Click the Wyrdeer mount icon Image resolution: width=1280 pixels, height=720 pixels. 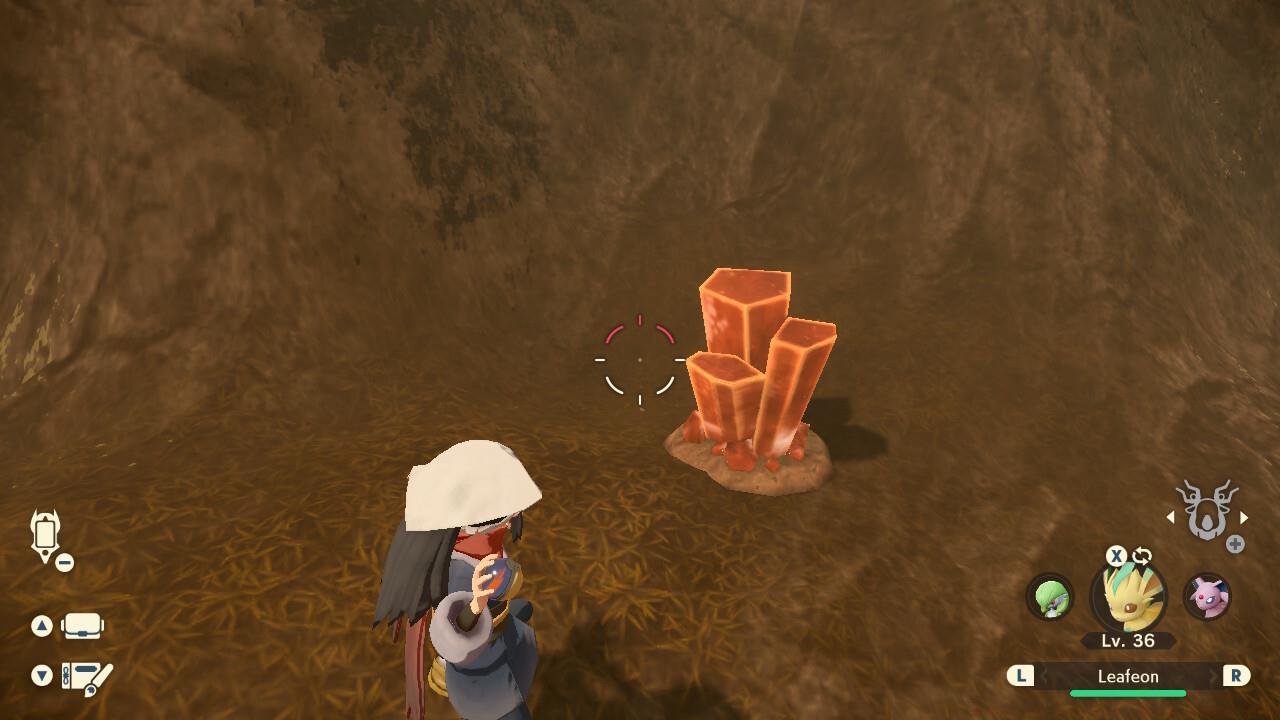(1207, 512)
